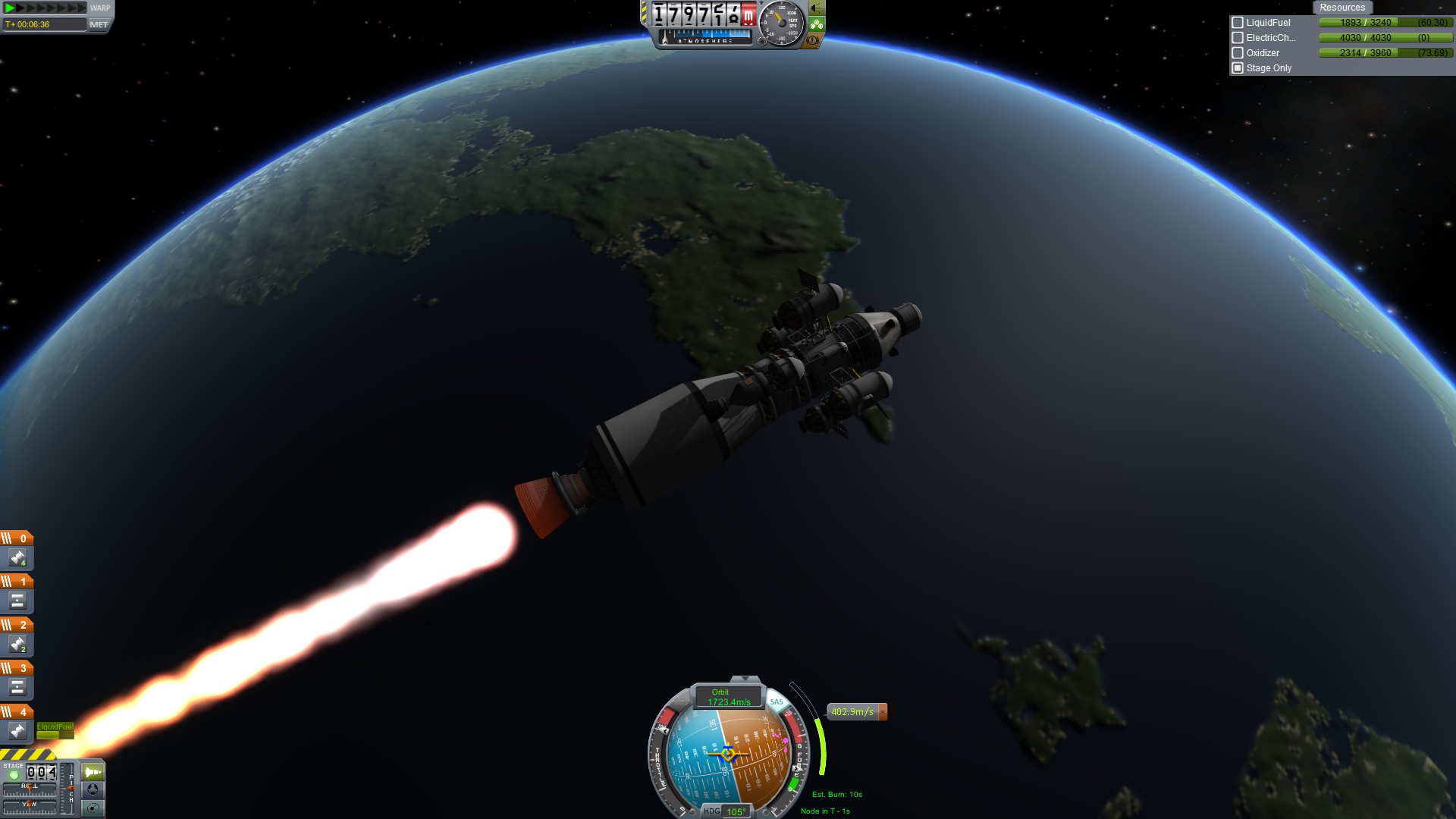Check the Oxidizer resource checkbox
This screenshot has height=819, width=1456.
[x=1238, y=53]
